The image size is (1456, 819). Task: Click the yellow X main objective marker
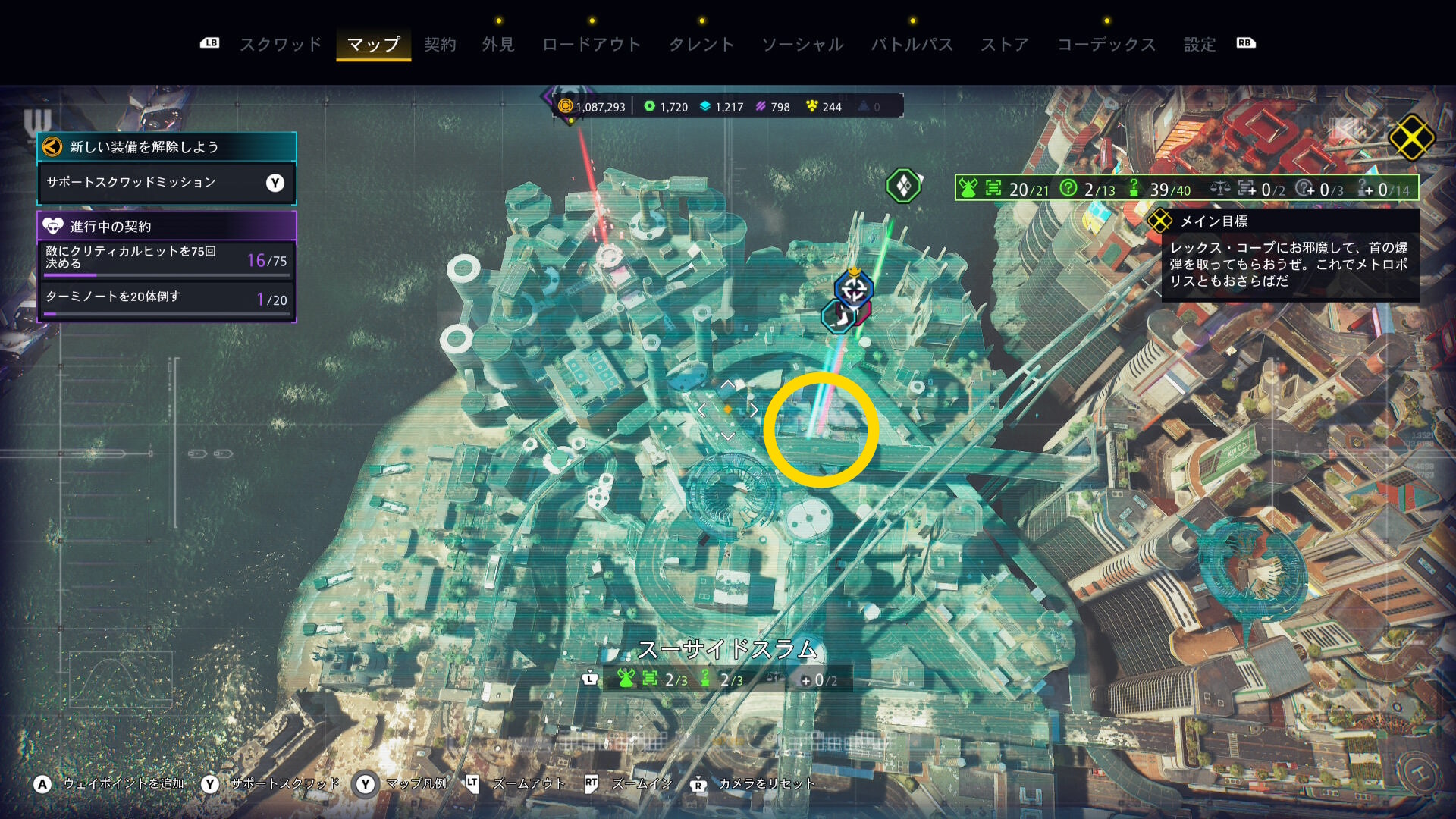pyautogui.click(x=1411, y=137)
